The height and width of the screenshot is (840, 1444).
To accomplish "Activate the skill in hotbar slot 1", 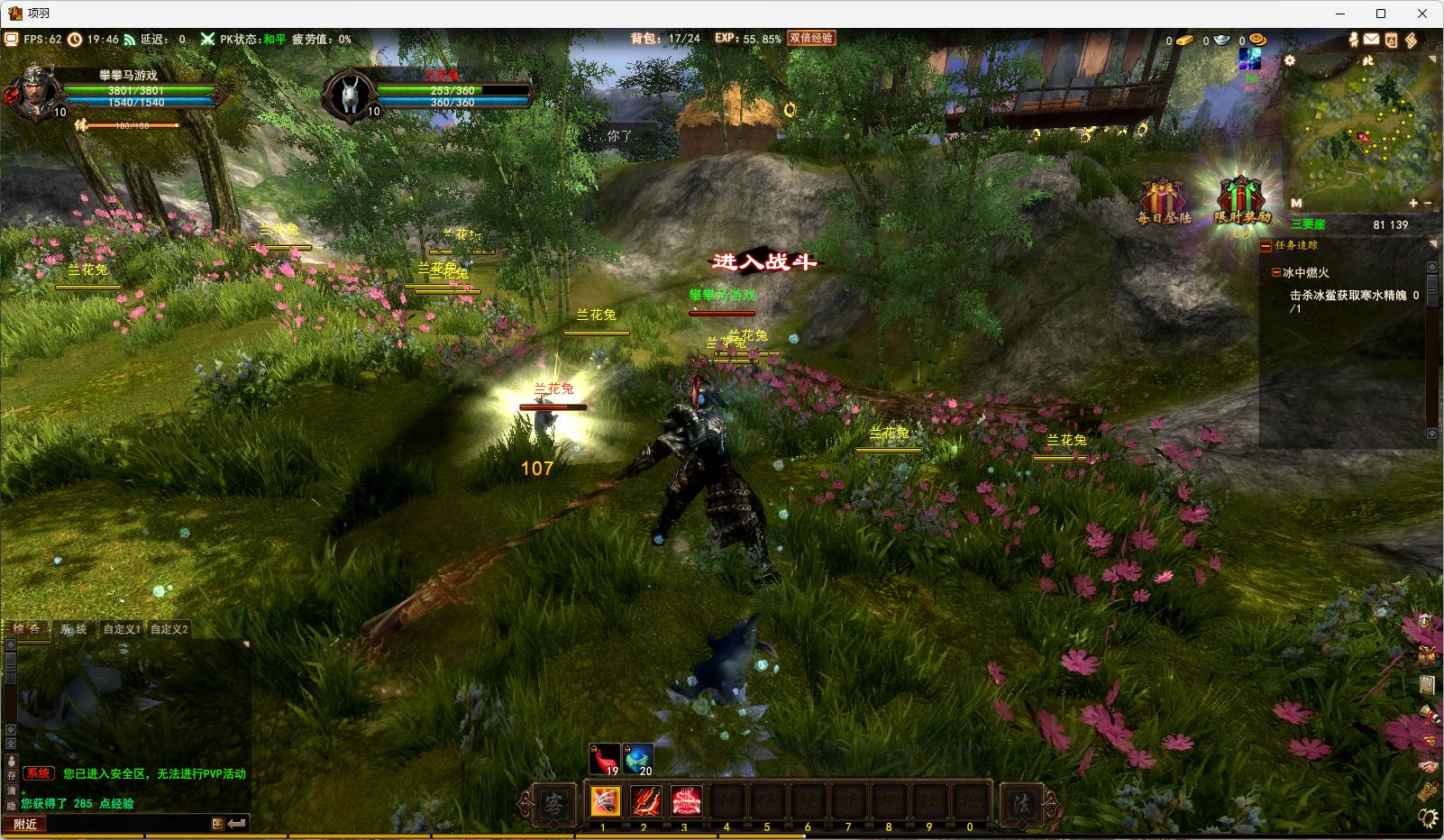I will (604, 800).
